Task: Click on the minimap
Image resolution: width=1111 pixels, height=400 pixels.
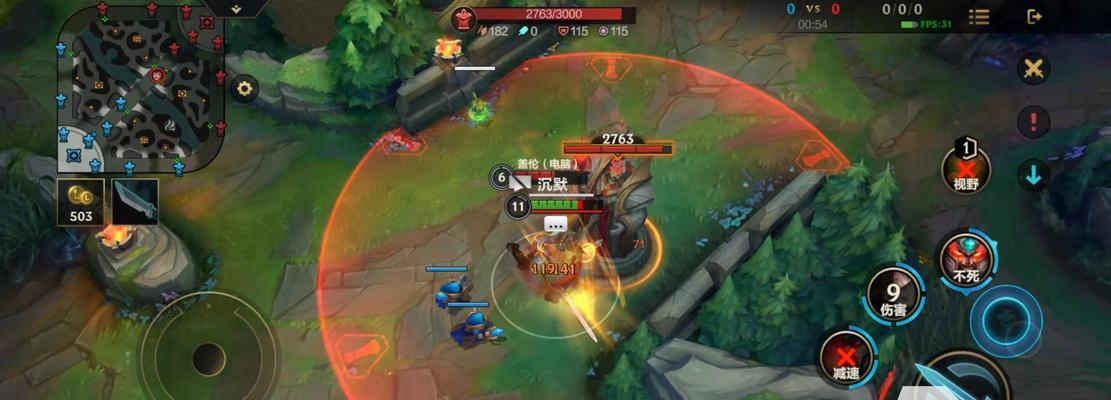Action: click(141, 89)
